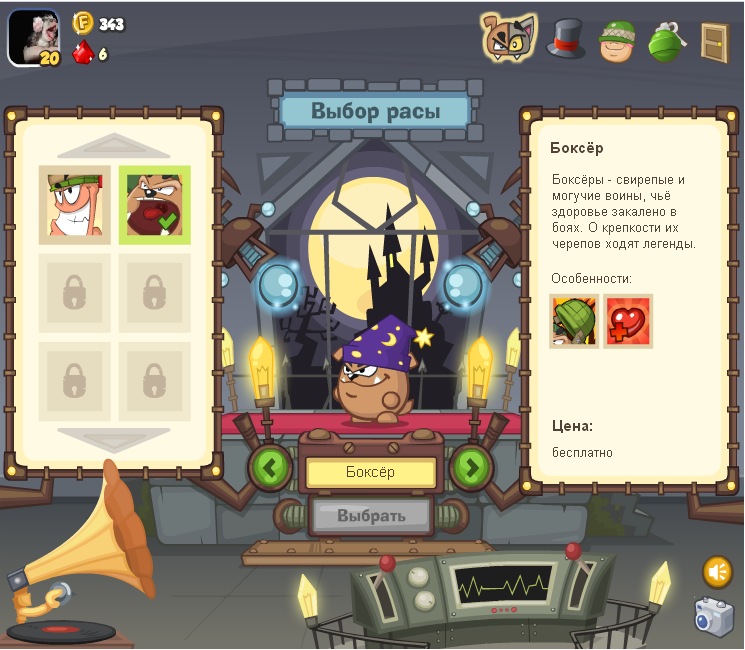Toggle the sound speaker button
This screenshot has height=650, width=745.
click(x=716, y=572)
